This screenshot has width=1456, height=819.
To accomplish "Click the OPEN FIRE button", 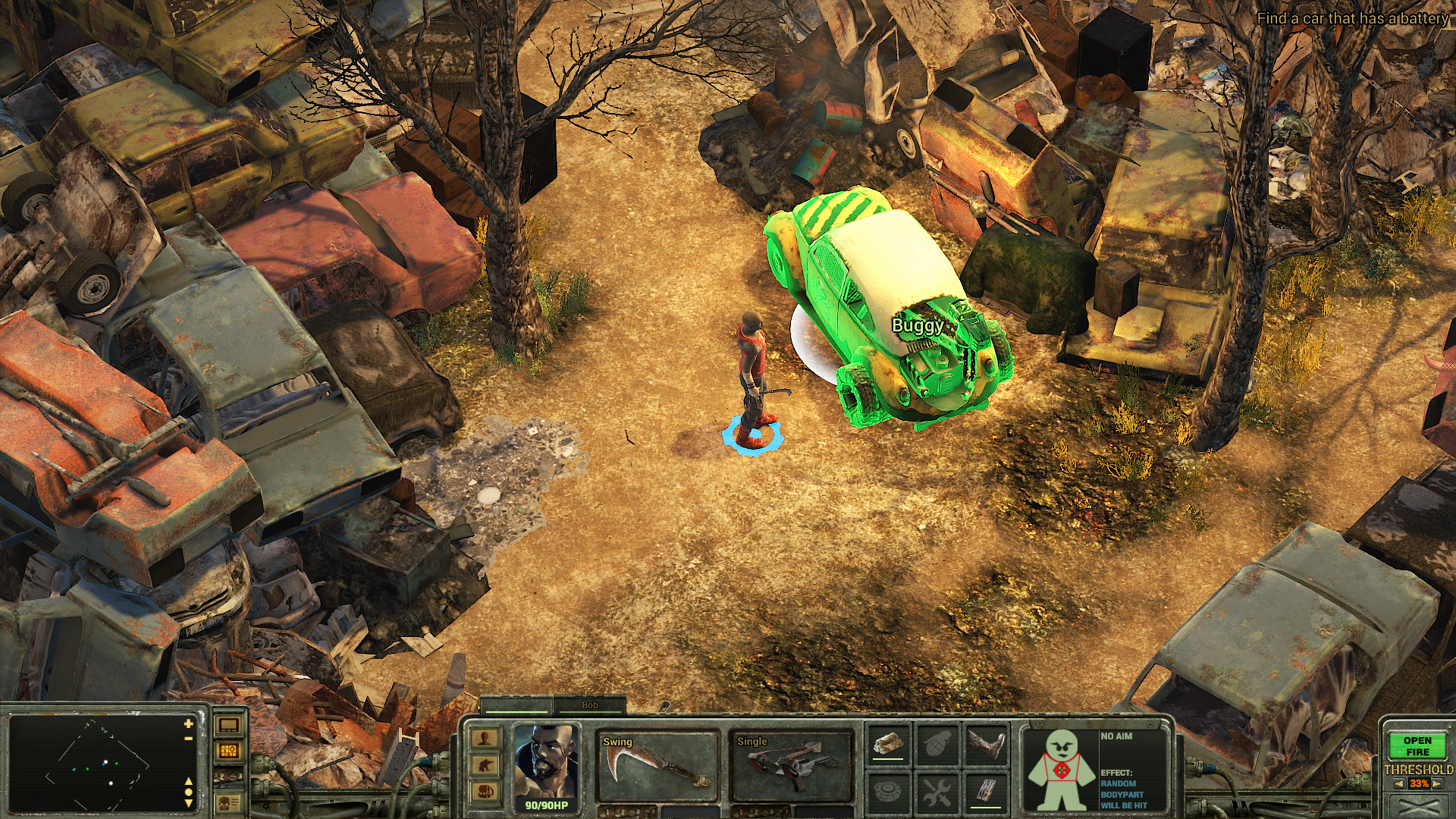I will point(1417,746).
